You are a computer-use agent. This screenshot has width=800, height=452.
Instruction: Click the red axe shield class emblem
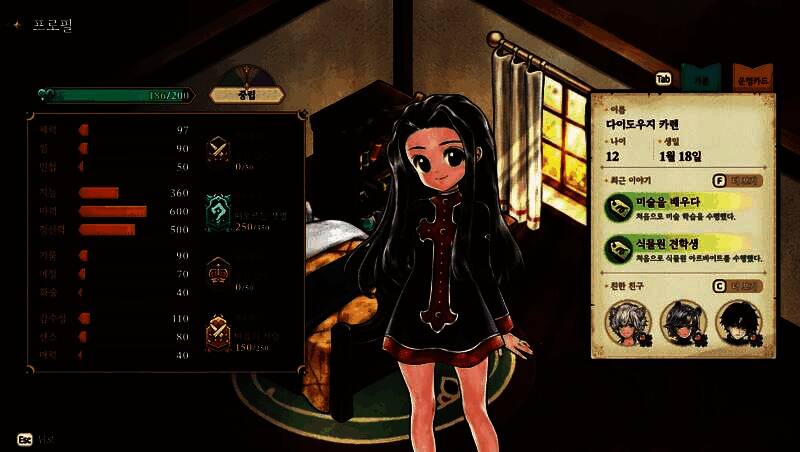point(219,332)
